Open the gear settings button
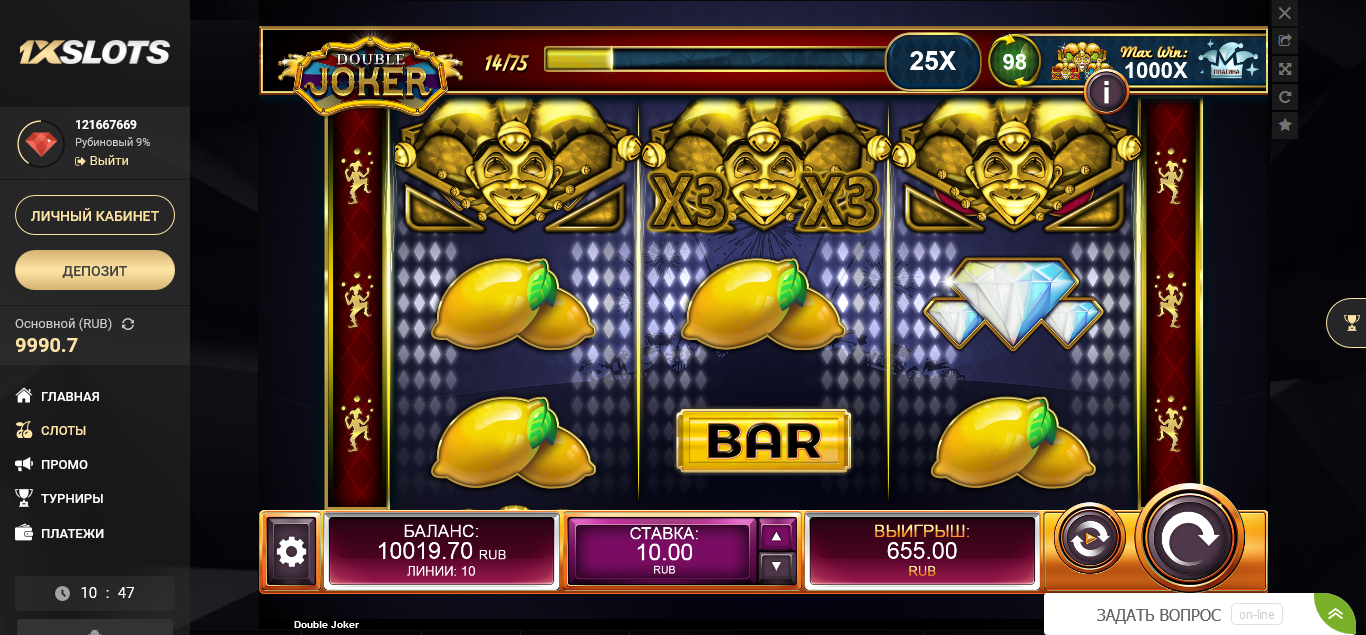Image resolution: width=1366 pixels, height=635 pixels. (291, 551)
